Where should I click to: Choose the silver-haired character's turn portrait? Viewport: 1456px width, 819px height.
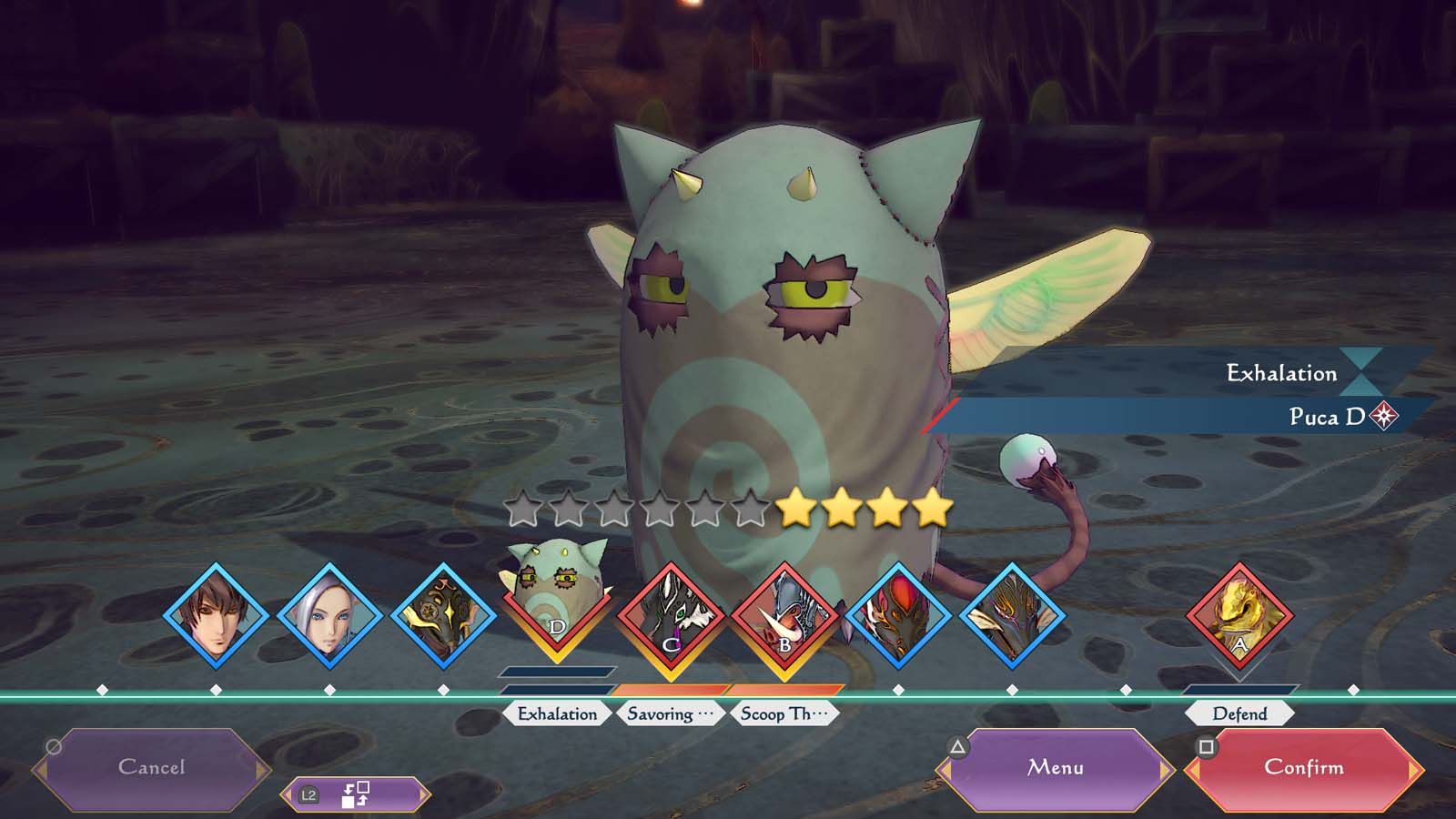(329, 616)
